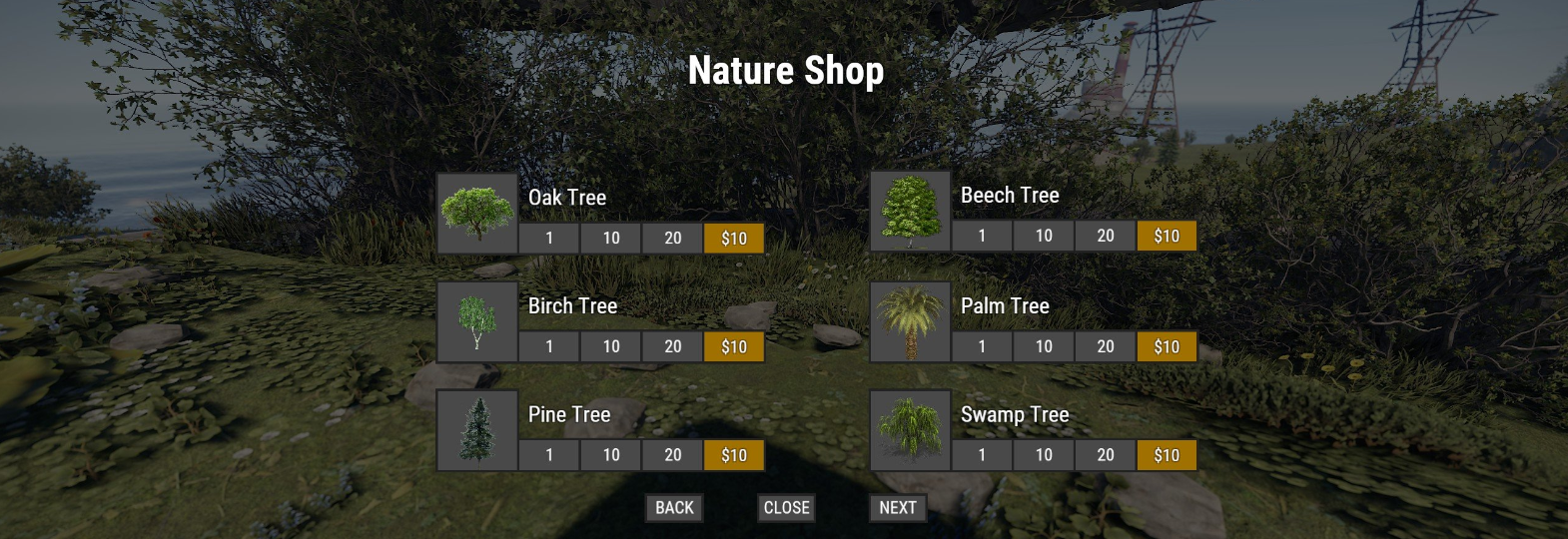Image resolution: width=1568 pixels, height=539 pixels.
Task: Select quantity 10 for Oak Tree
Action: (x=611, y=239)
